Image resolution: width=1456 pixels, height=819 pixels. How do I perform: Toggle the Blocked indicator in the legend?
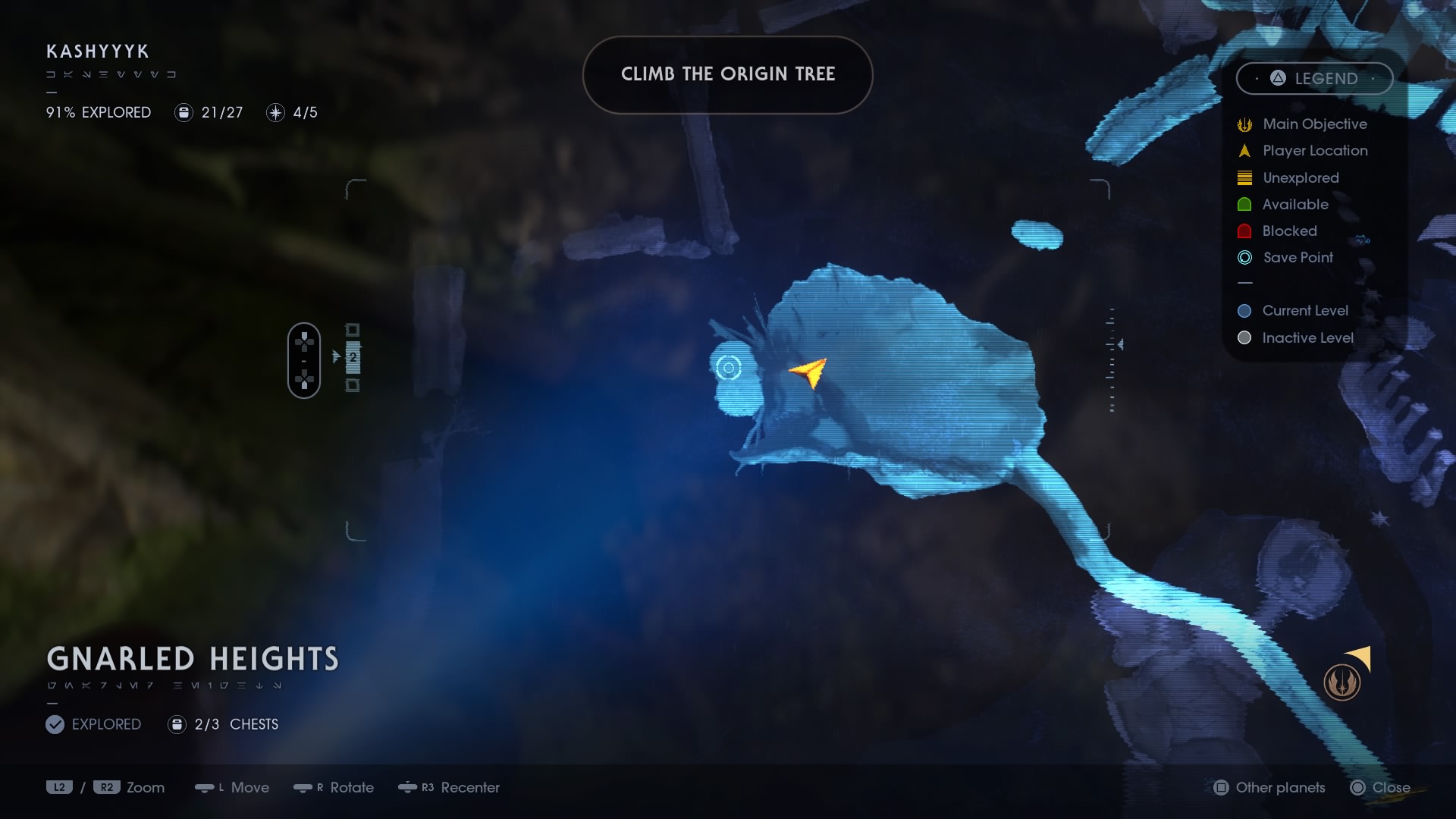pyautogui.click(x=1244, y=231)
